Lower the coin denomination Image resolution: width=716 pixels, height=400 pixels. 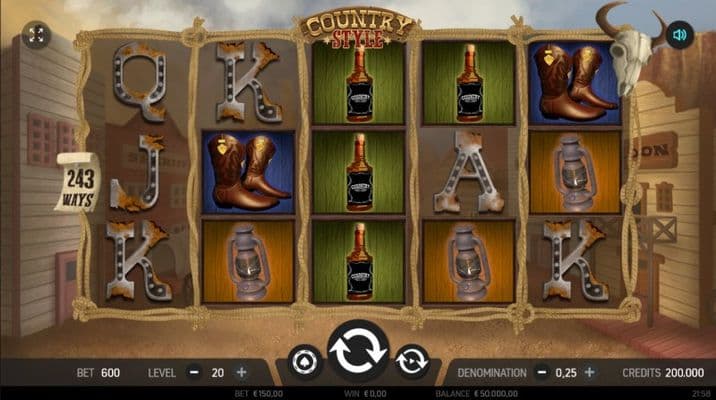(541, 373)
